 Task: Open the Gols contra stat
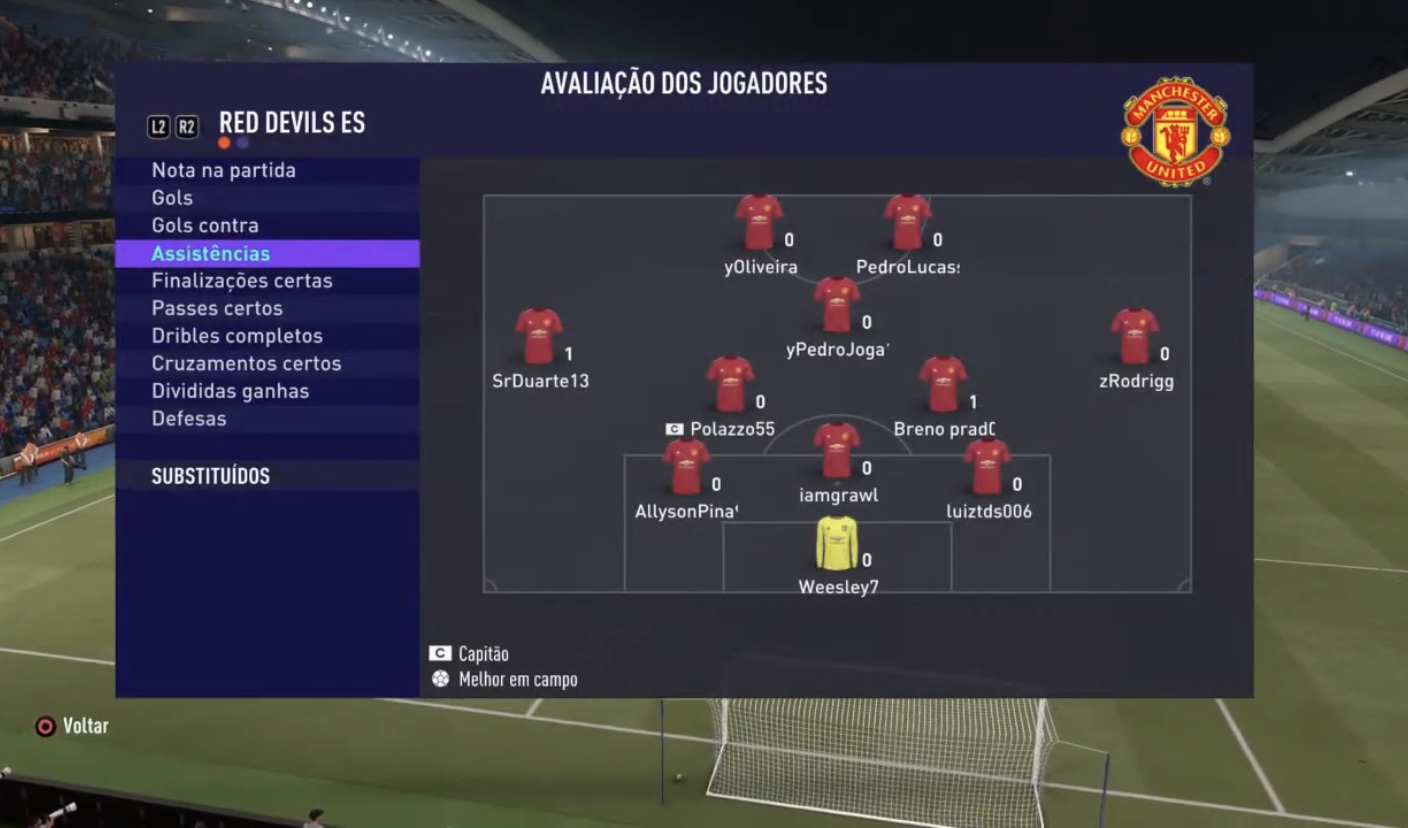[x=205, y=226]
